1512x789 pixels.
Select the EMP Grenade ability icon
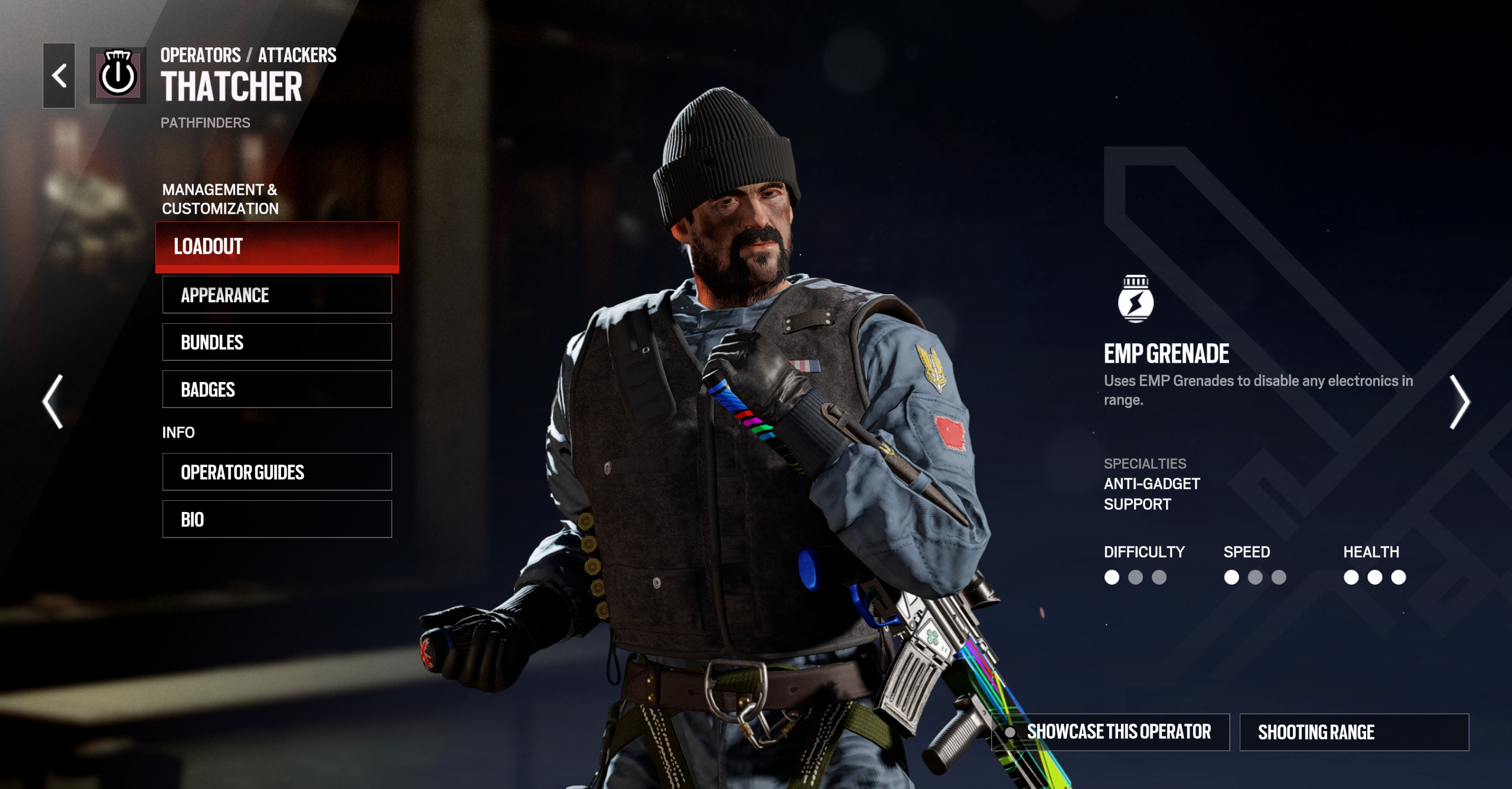click(x=1135, y=299)
